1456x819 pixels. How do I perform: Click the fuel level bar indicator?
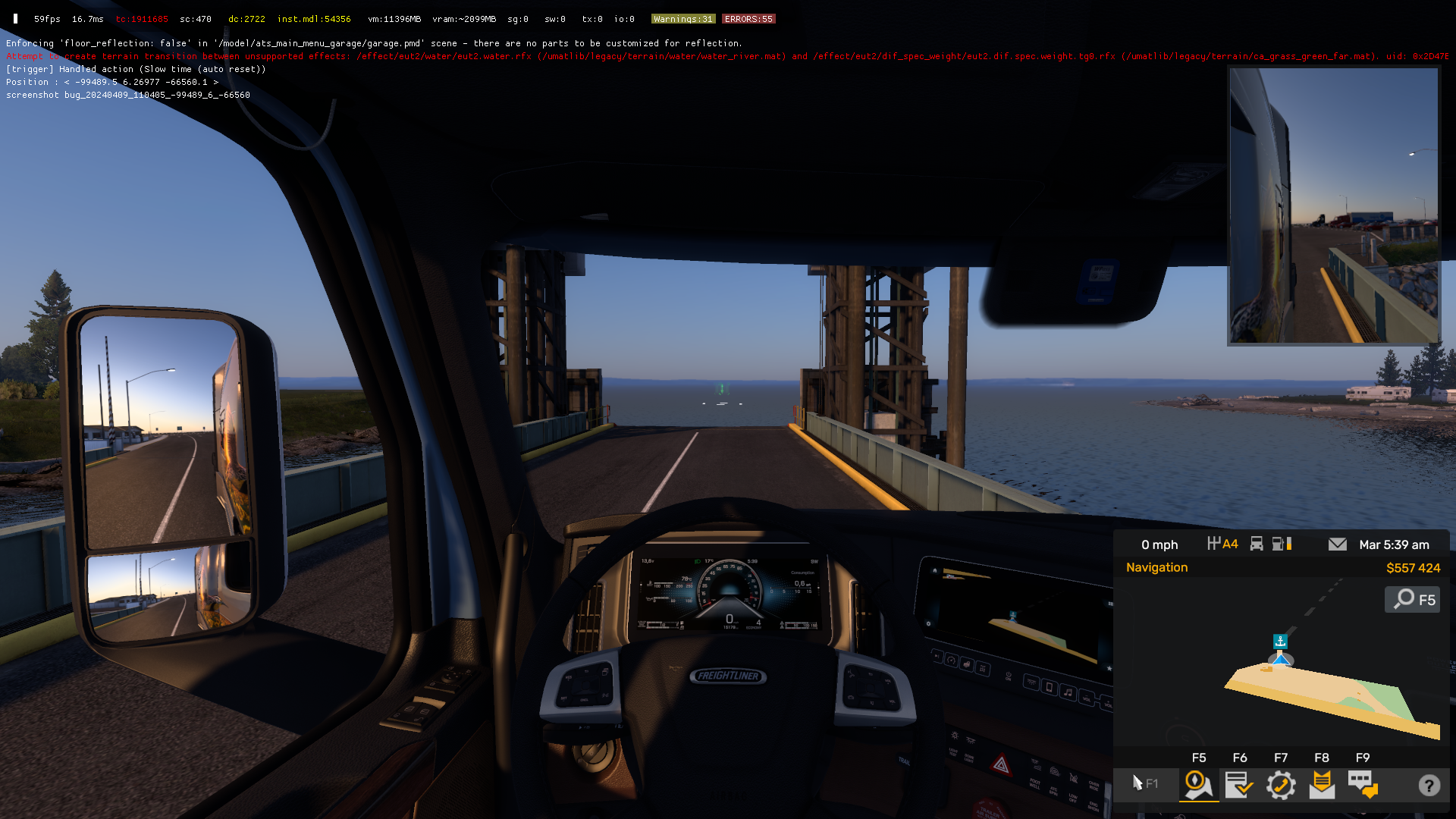coord(1288,544)
